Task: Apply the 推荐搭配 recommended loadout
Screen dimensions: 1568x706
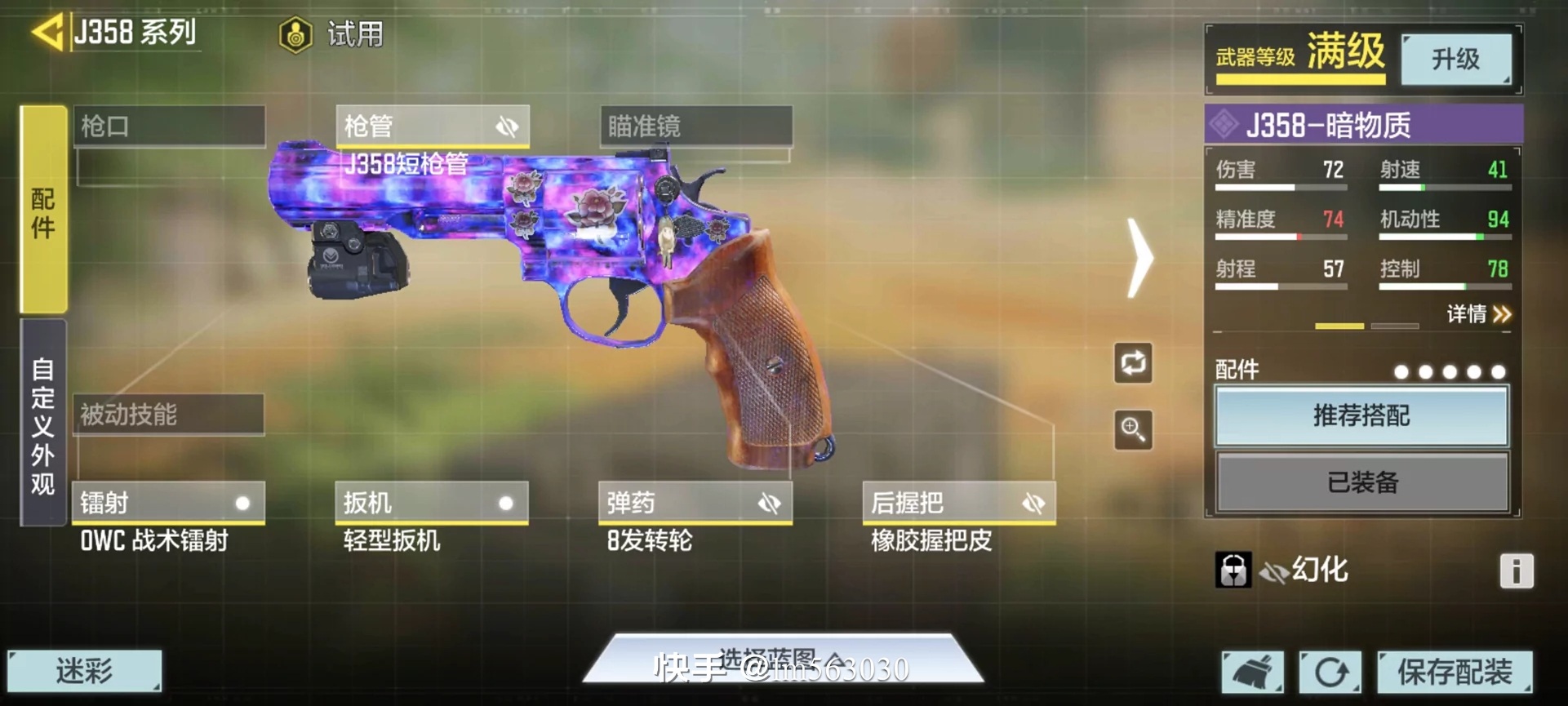Action: (1361, 416)
